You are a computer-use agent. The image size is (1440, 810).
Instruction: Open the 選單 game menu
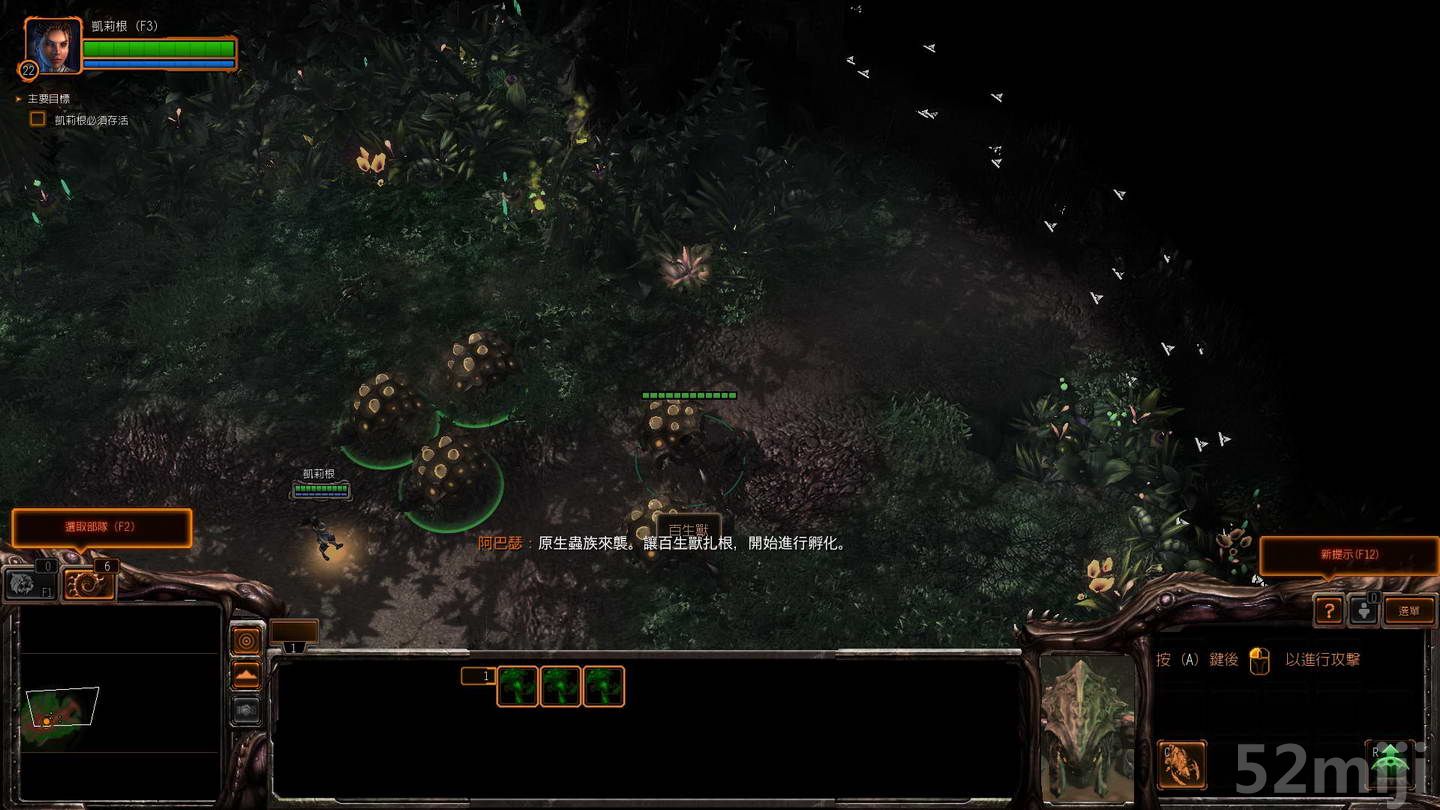click(1410, 609)
